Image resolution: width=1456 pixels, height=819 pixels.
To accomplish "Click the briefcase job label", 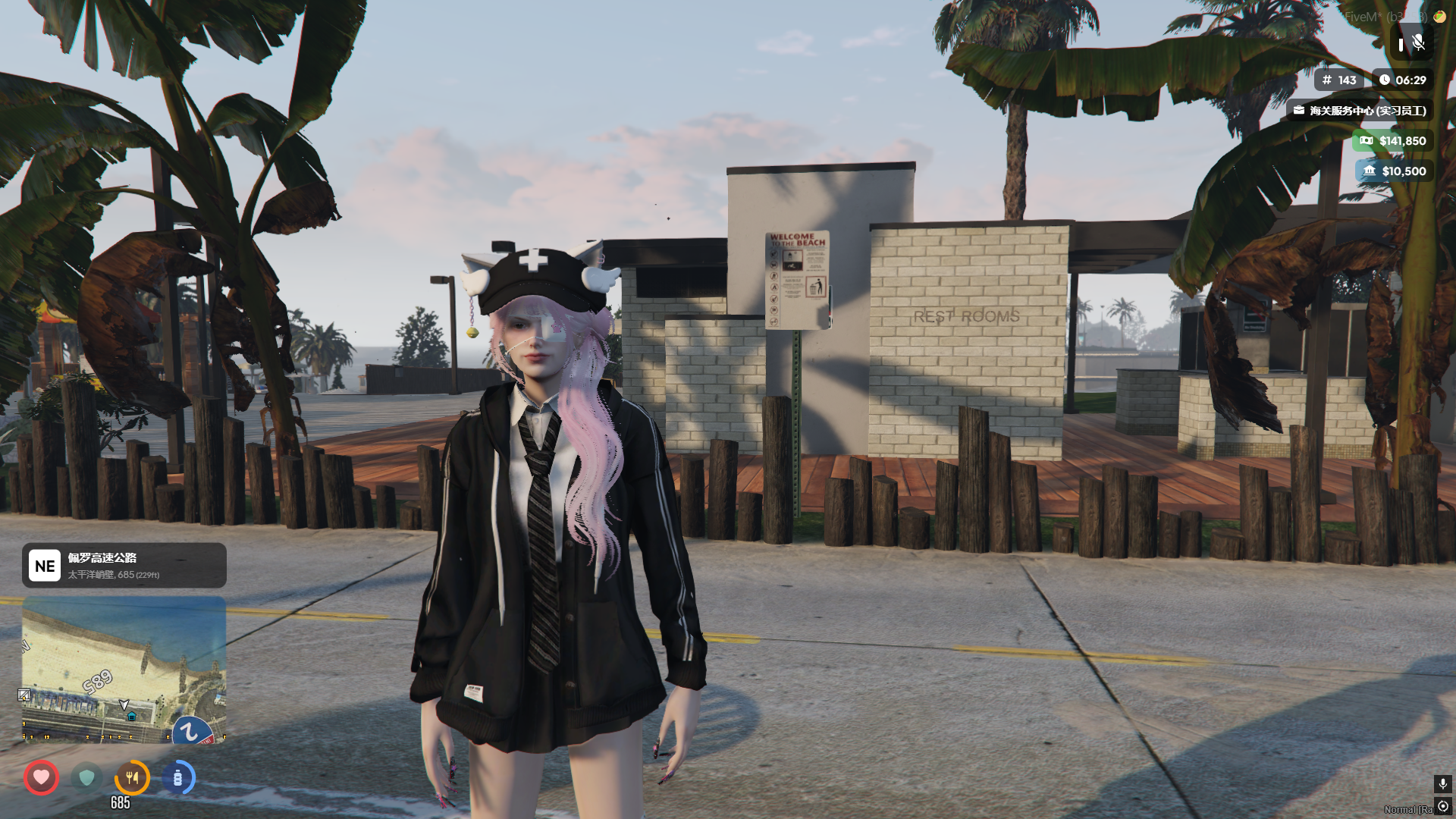I will (x=1359, y=111).
